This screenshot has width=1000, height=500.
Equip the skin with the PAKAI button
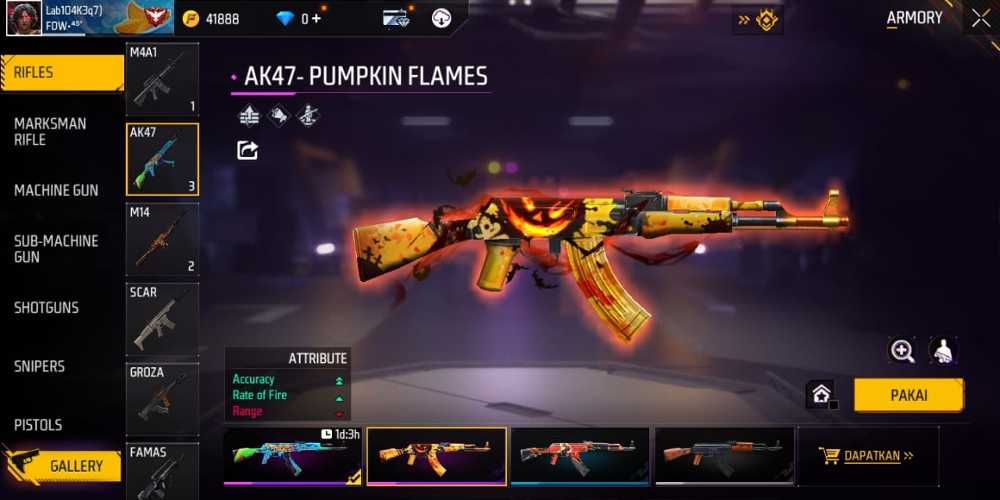coord(908,395)
